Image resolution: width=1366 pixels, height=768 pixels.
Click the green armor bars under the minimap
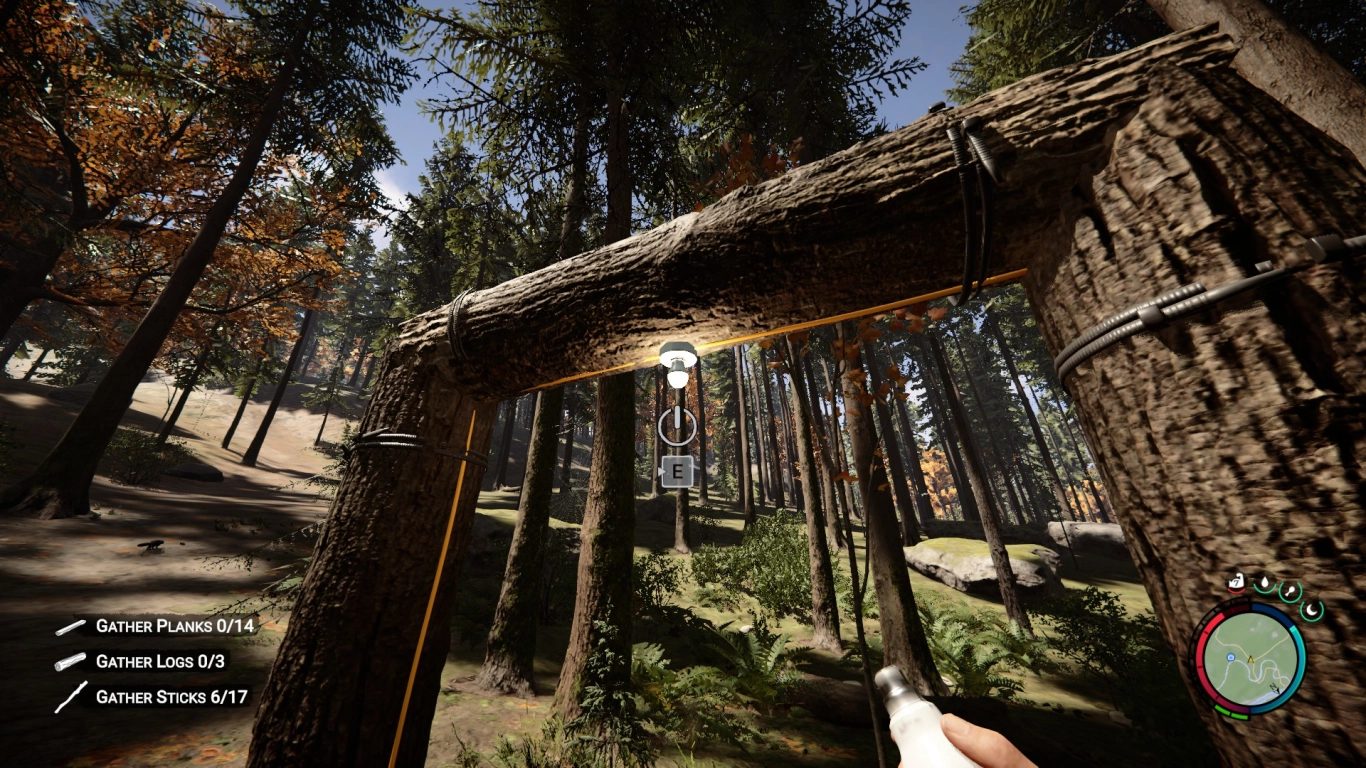1231,712
